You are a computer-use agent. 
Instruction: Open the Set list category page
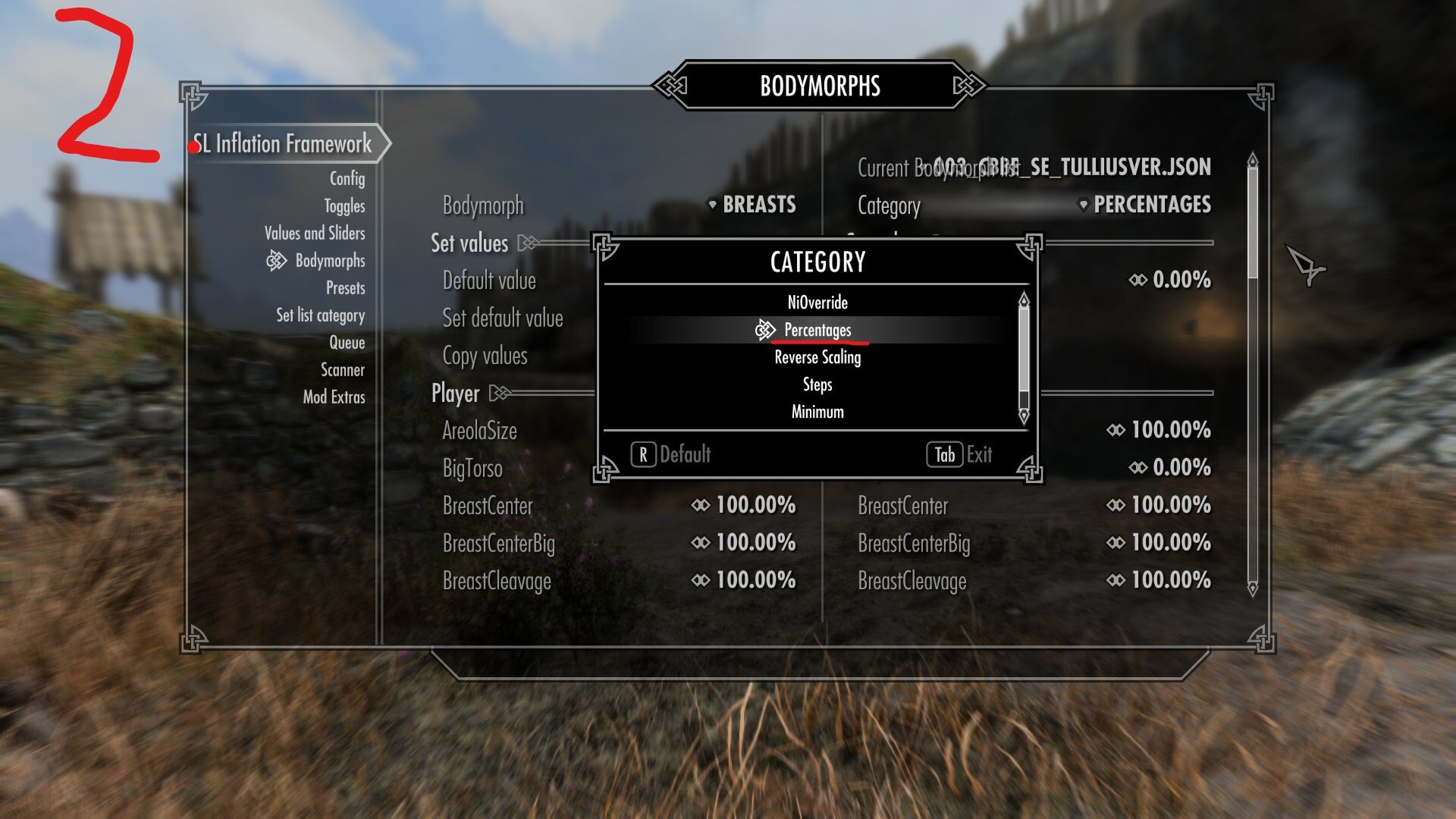point(320,315)
